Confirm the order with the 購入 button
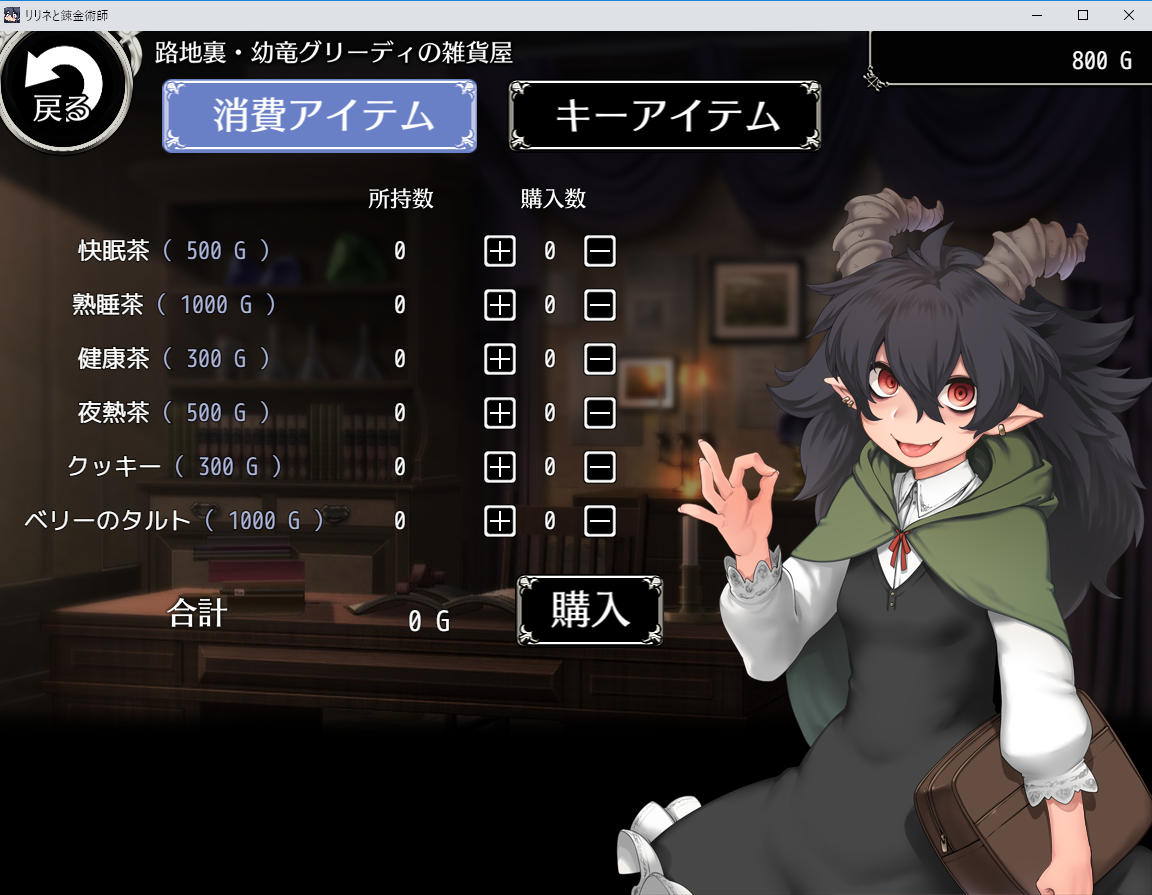 pos(590,610)
